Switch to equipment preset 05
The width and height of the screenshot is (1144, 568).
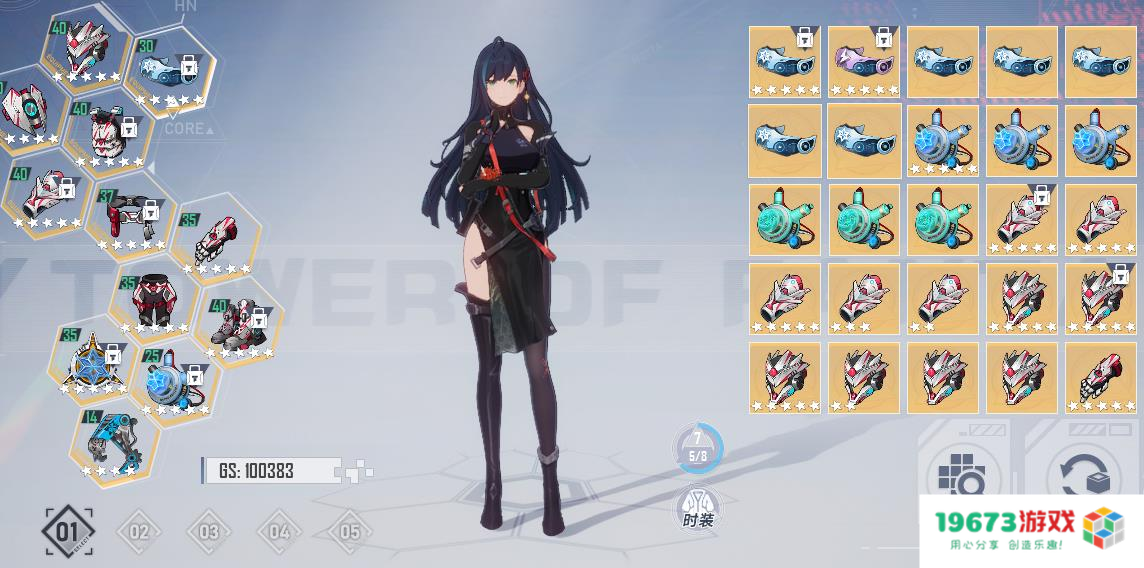point(349,531)
